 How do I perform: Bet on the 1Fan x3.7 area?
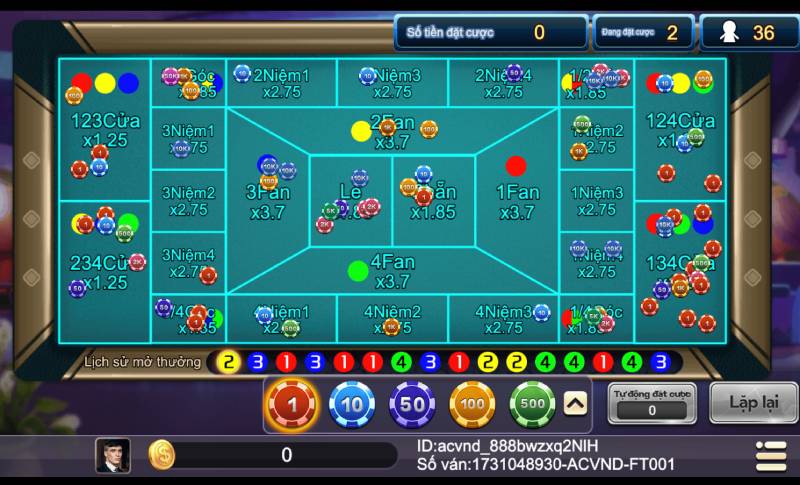pos(517,201)
